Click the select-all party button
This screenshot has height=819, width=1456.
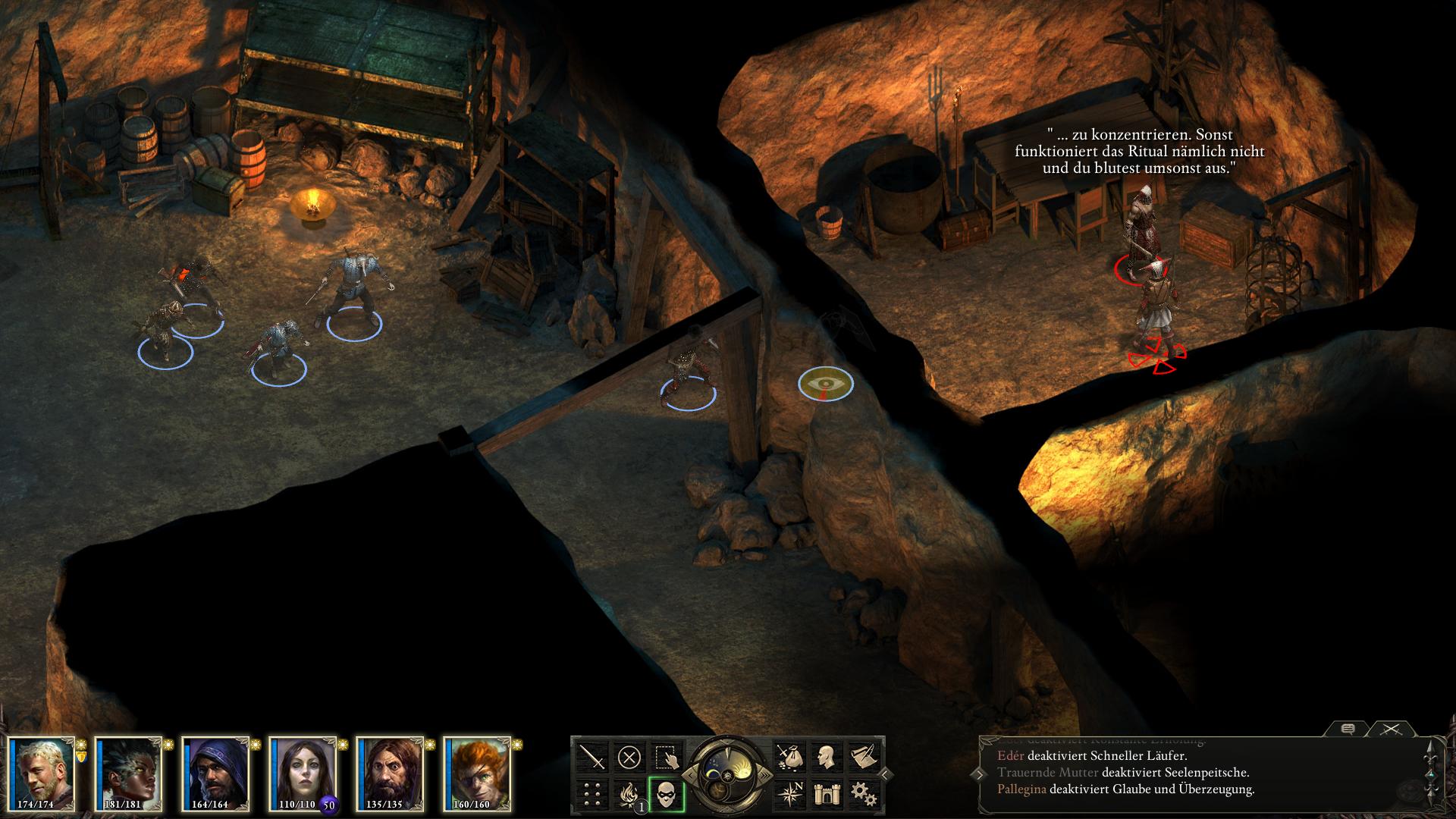pyautogui.click(x=667, y=757)
